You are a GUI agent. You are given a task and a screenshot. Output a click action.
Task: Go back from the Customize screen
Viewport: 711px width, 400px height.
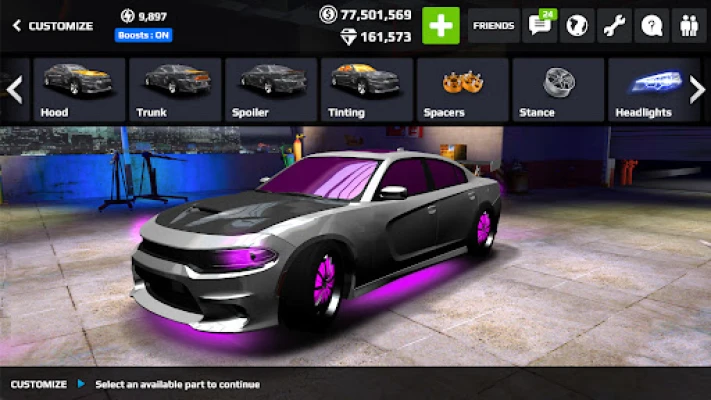(x=17, y=26)
